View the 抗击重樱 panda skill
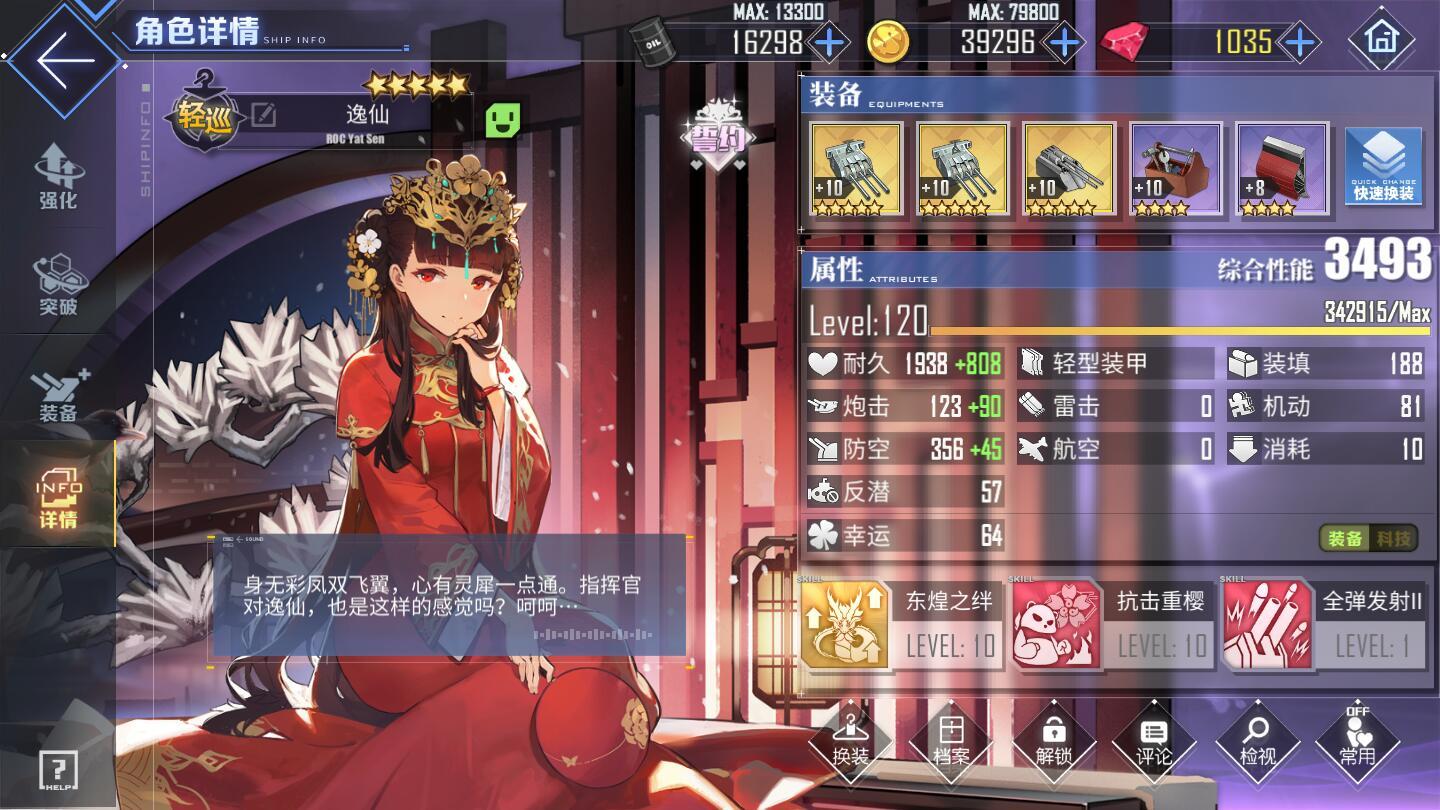Screen dimensions: 1440x810 click(1056, 624)
